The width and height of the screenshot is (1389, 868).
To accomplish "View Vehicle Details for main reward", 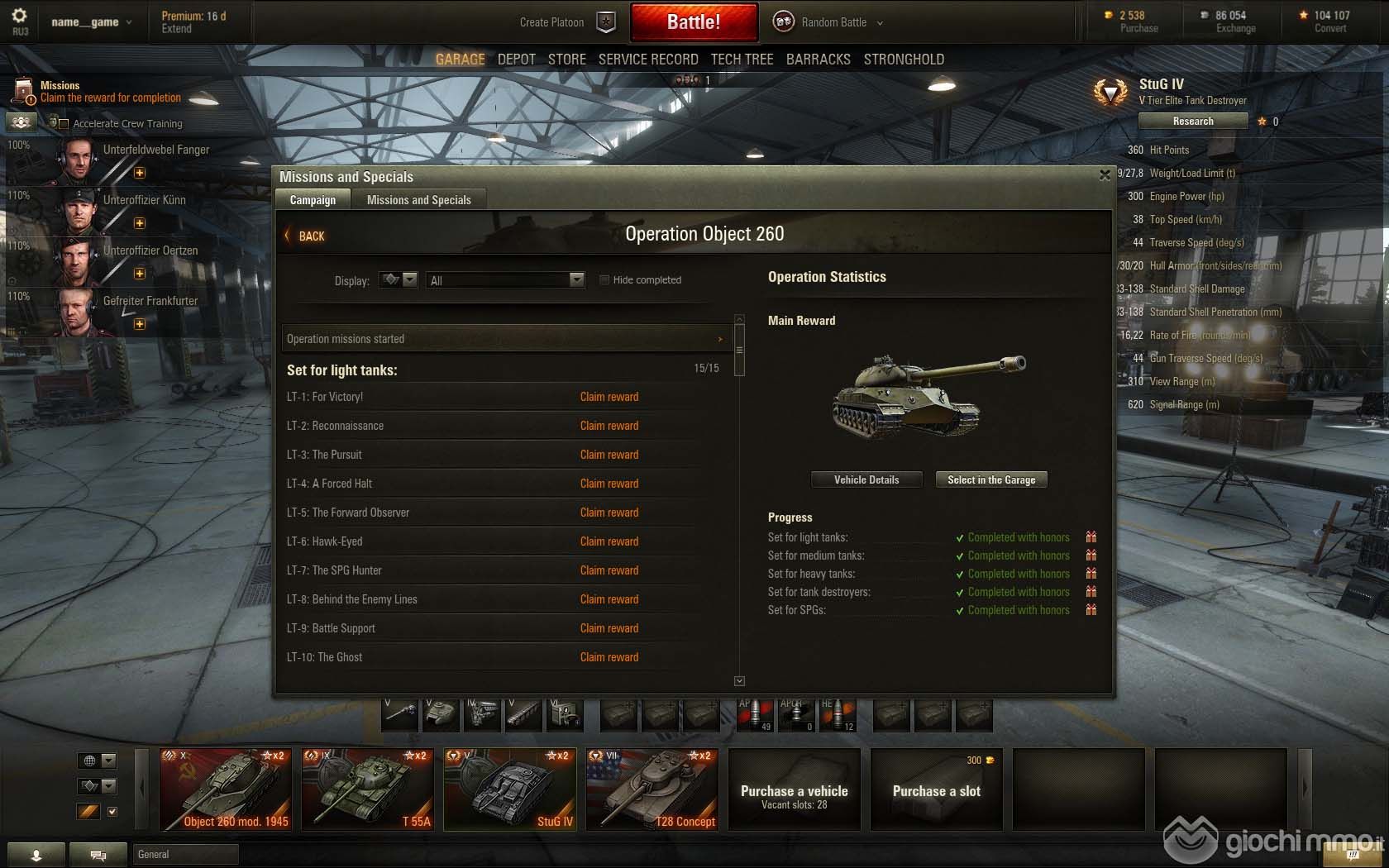I will 866,479.
